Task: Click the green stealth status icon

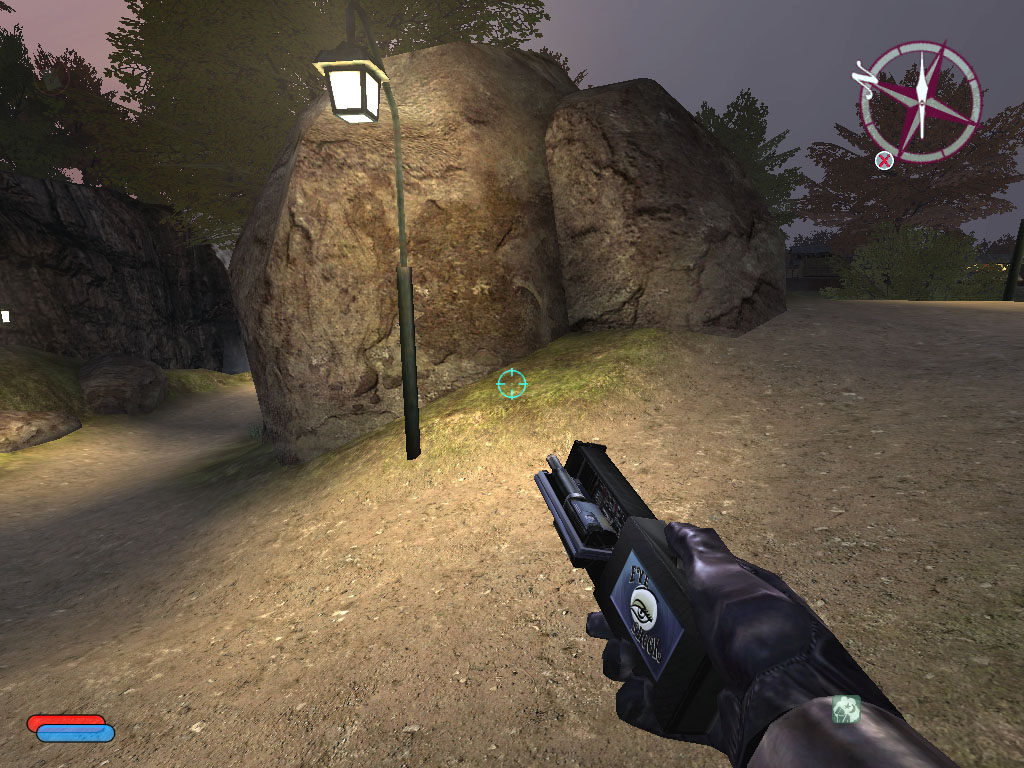Action: [846, 709]
